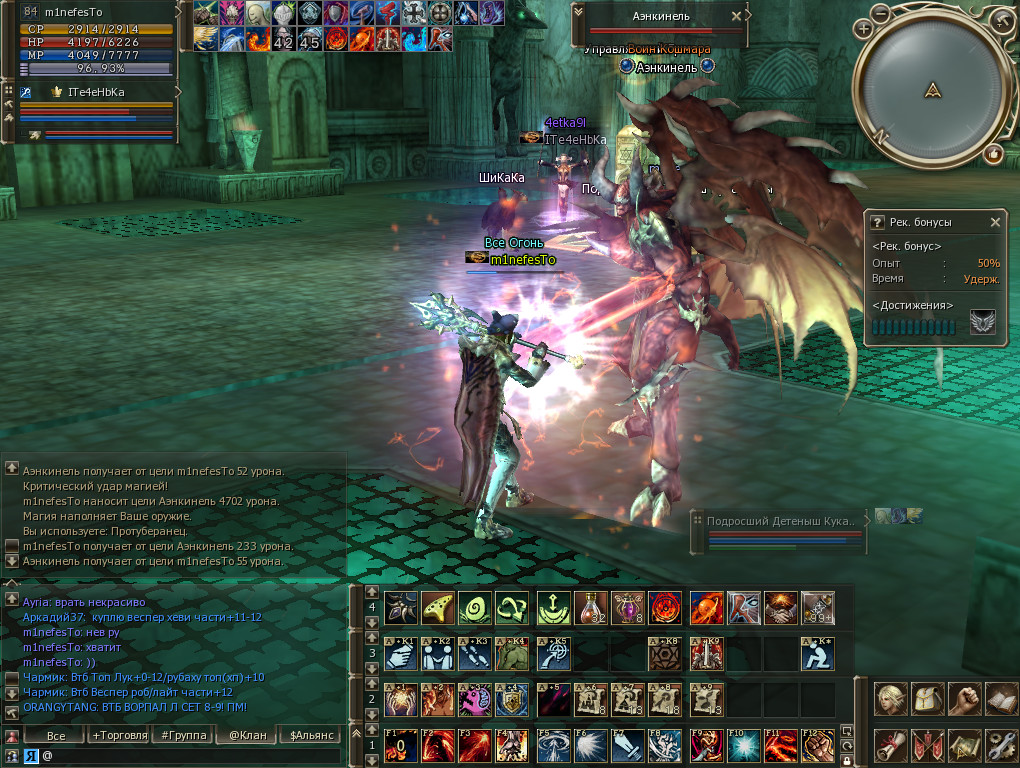The width and height of the screenshot is (1020, 768).
Task: Close the Рек. бонусы window
Action: 995,222
